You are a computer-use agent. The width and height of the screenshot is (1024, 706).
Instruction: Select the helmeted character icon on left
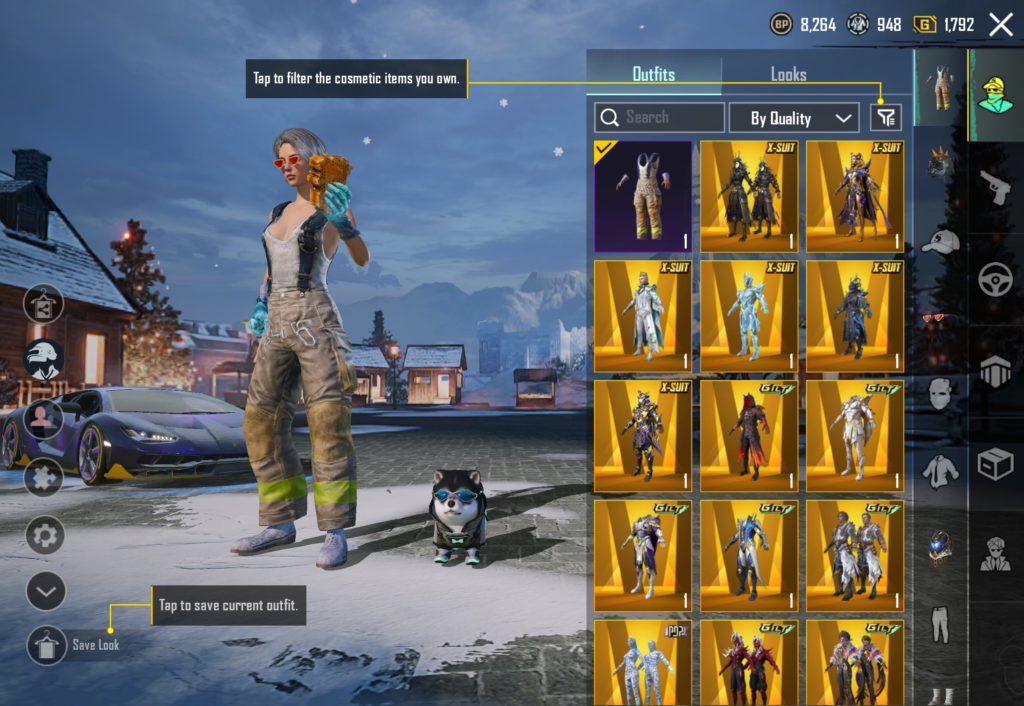coord(45,359)
